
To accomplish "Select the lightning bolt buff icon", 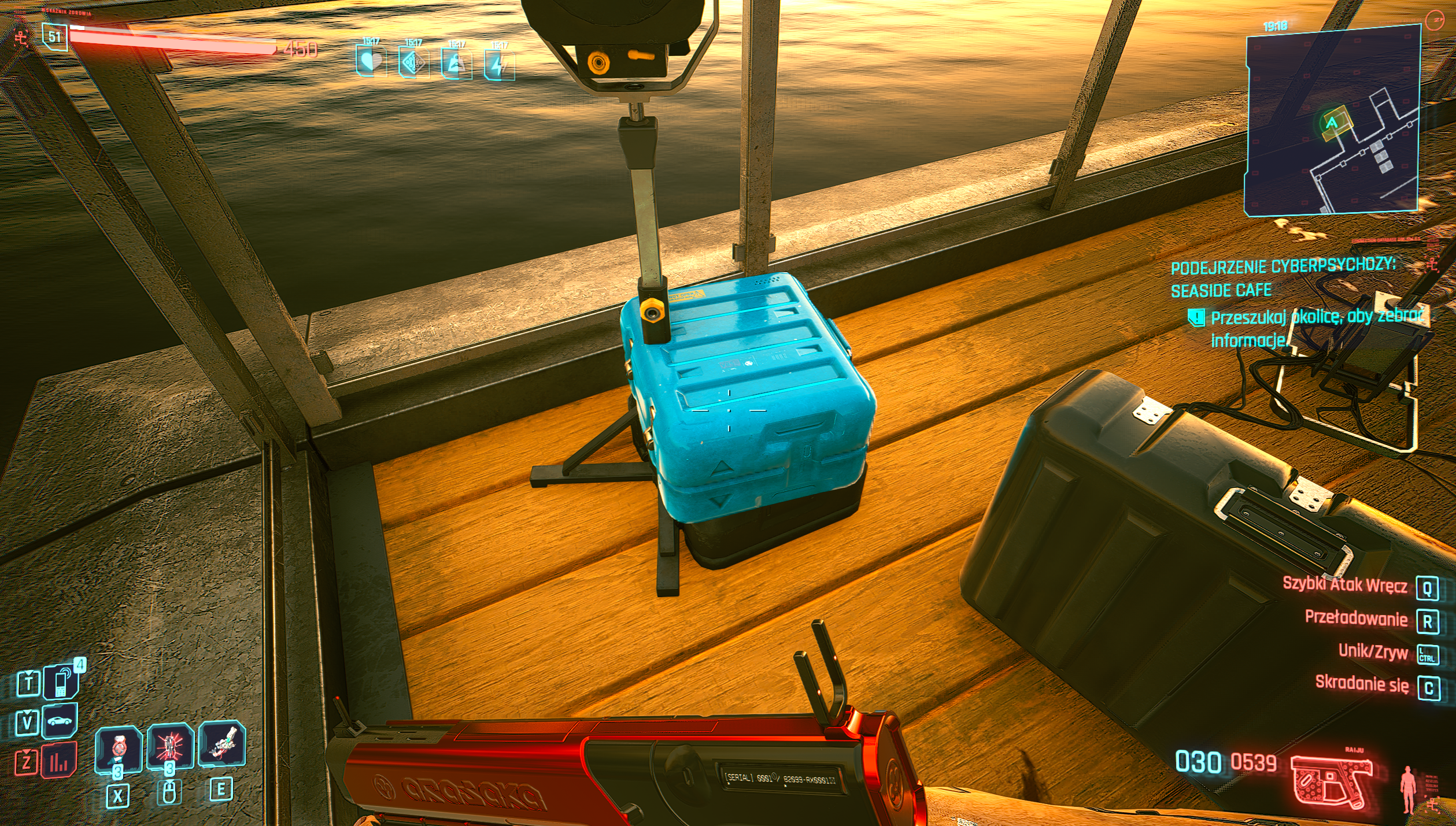I will point(498,65).
